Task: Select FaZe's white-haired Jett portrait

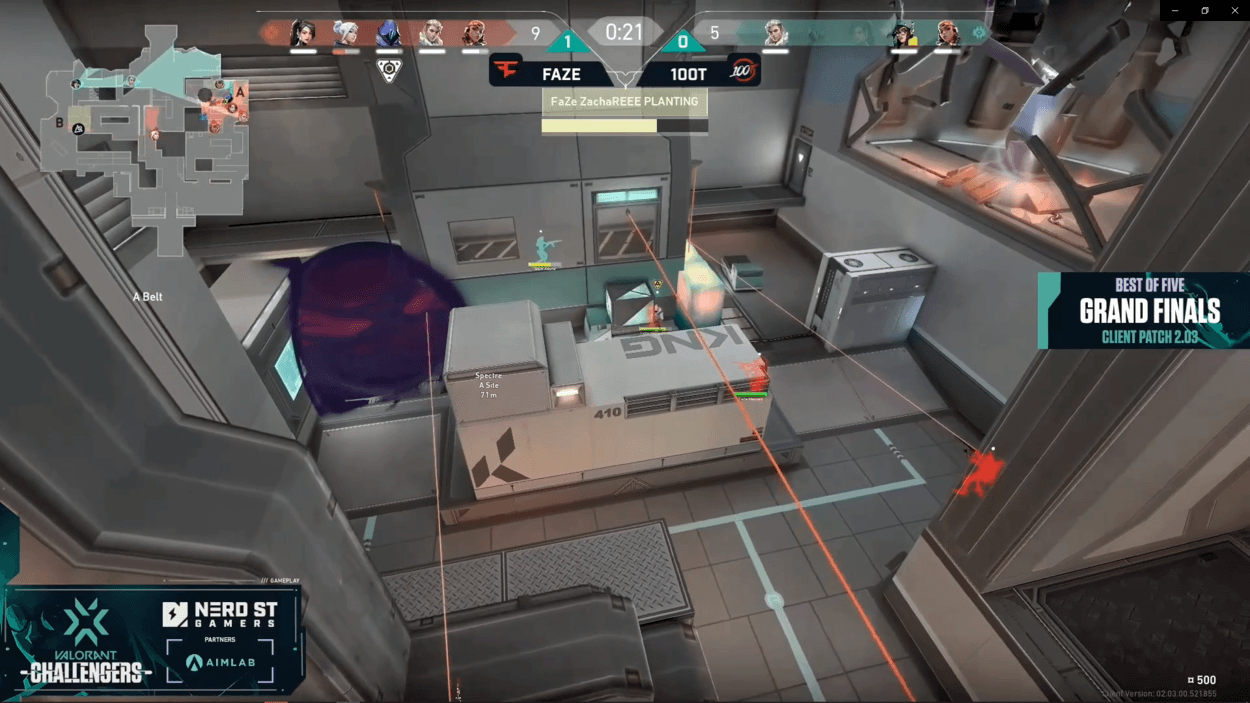Action: pos(346,34)
